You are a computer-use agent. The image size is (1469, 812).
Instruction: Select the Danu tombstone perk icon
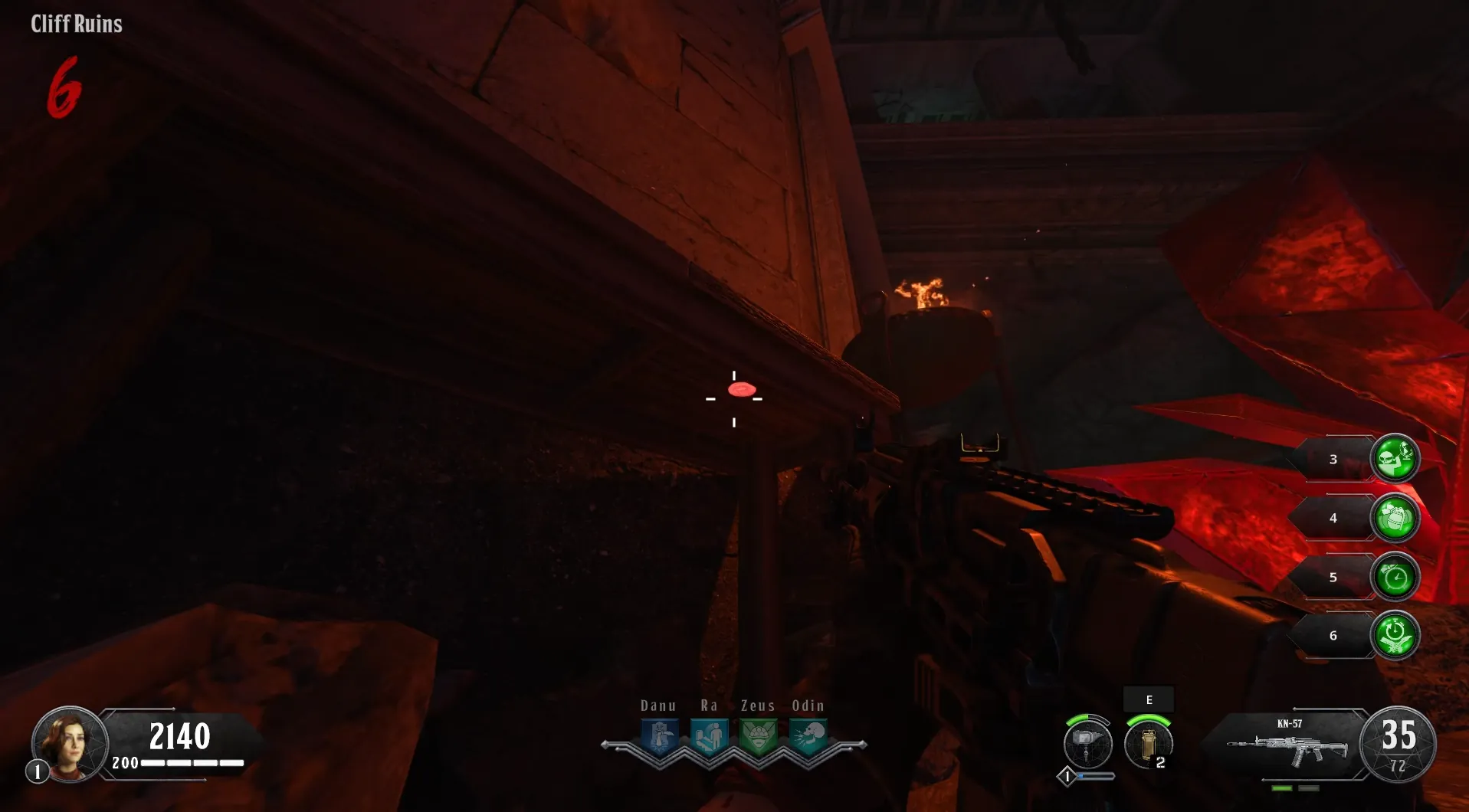click(660, 738)
